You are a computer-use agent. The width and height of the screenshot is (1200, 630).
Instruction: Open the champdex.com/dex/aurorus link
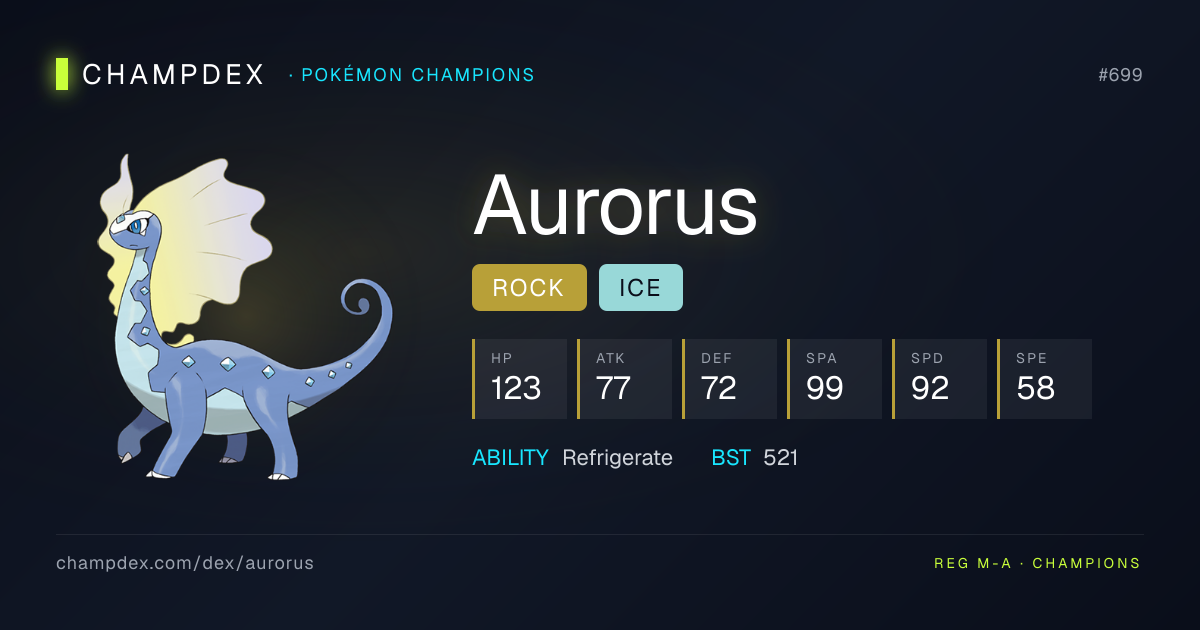pos(185,563)
